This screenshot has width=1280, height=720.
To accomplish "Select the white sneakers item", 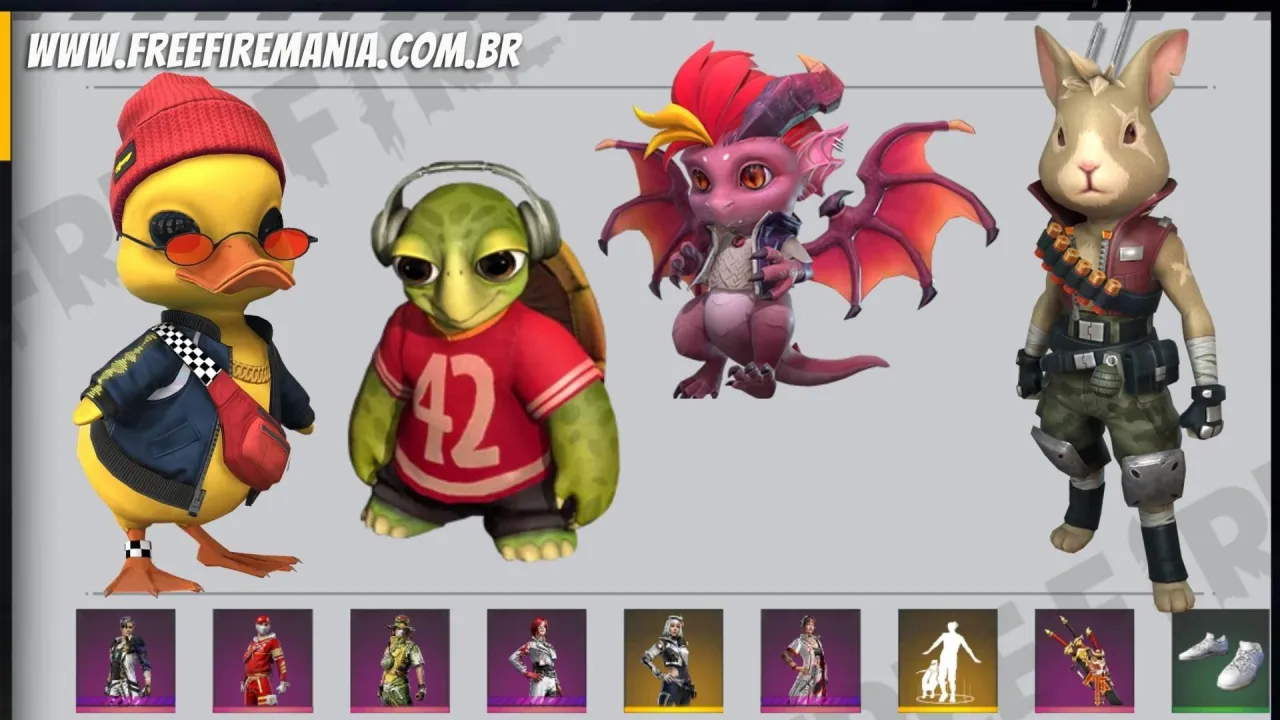I will click(x=1220, y=660).
